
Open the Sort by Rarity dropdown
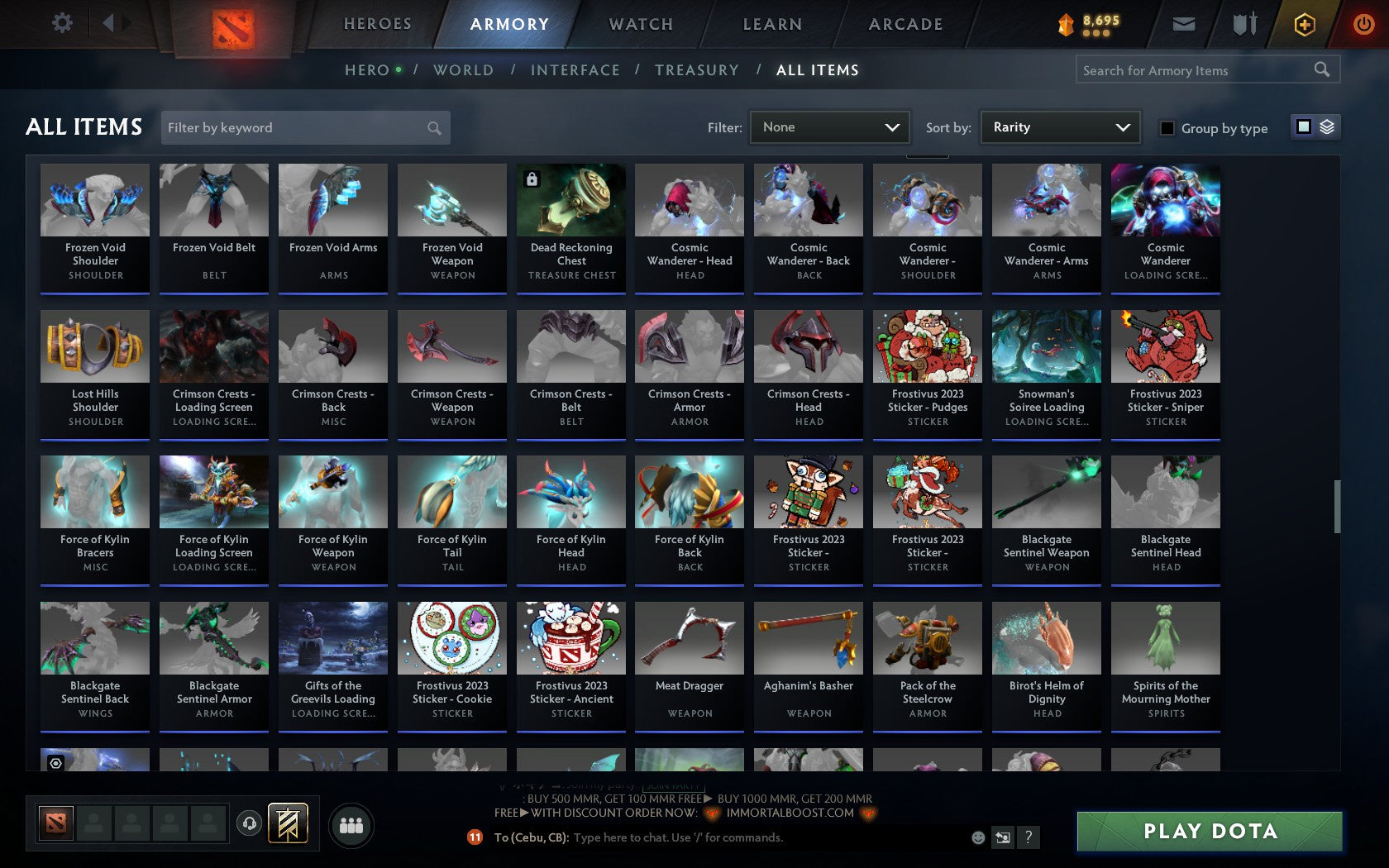pyautogui.click(x=1059, y=126)
